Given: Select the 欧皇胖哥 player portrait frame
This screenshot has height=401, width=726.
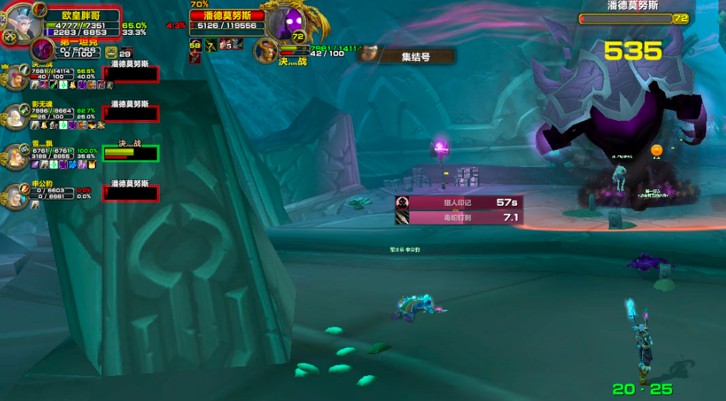Looking at the screenshot, I should point(25,23).
